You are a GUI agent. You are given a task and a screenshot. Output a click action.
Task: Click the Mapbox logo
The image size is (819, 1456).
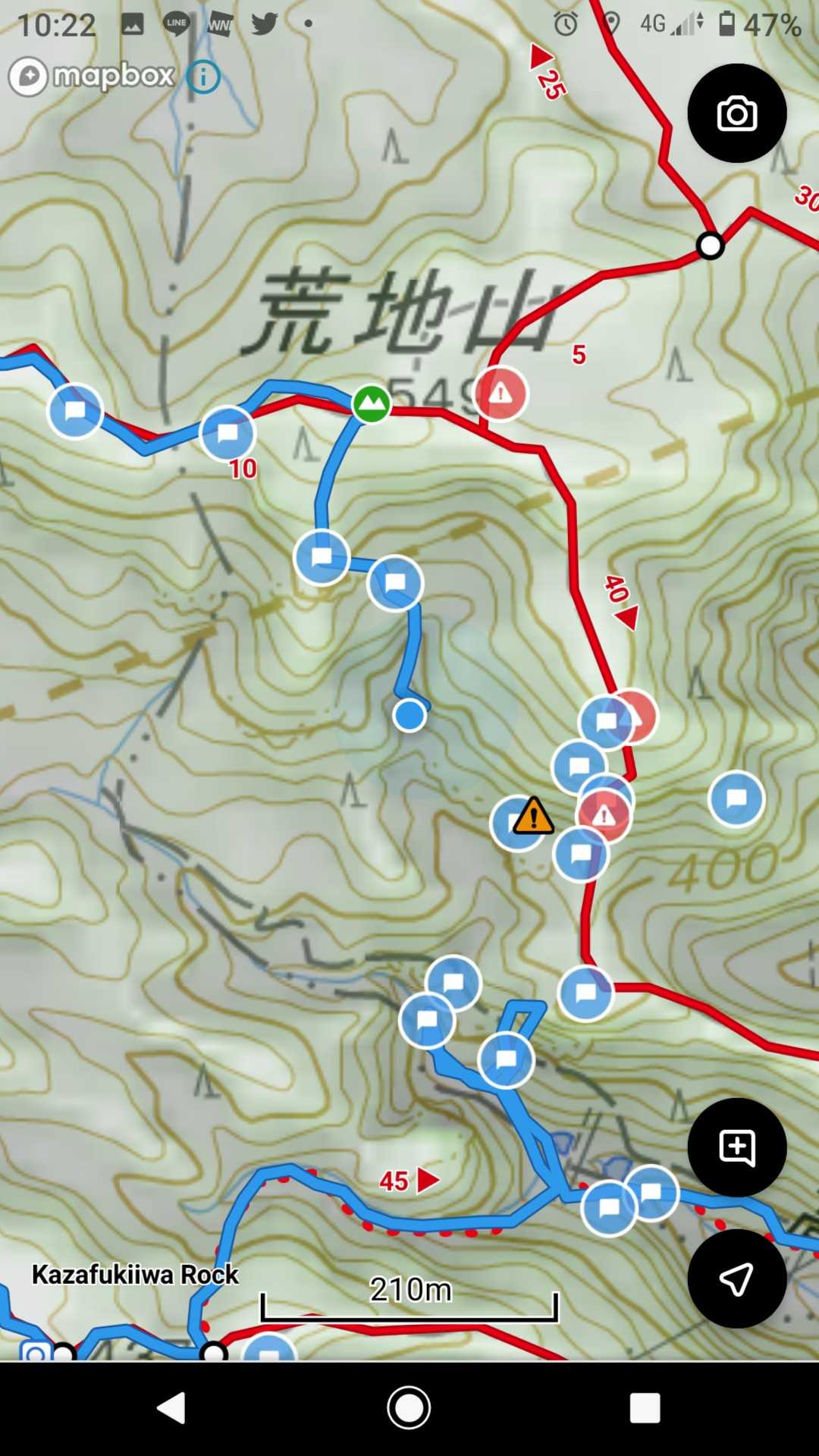click(x=93, y=77)
